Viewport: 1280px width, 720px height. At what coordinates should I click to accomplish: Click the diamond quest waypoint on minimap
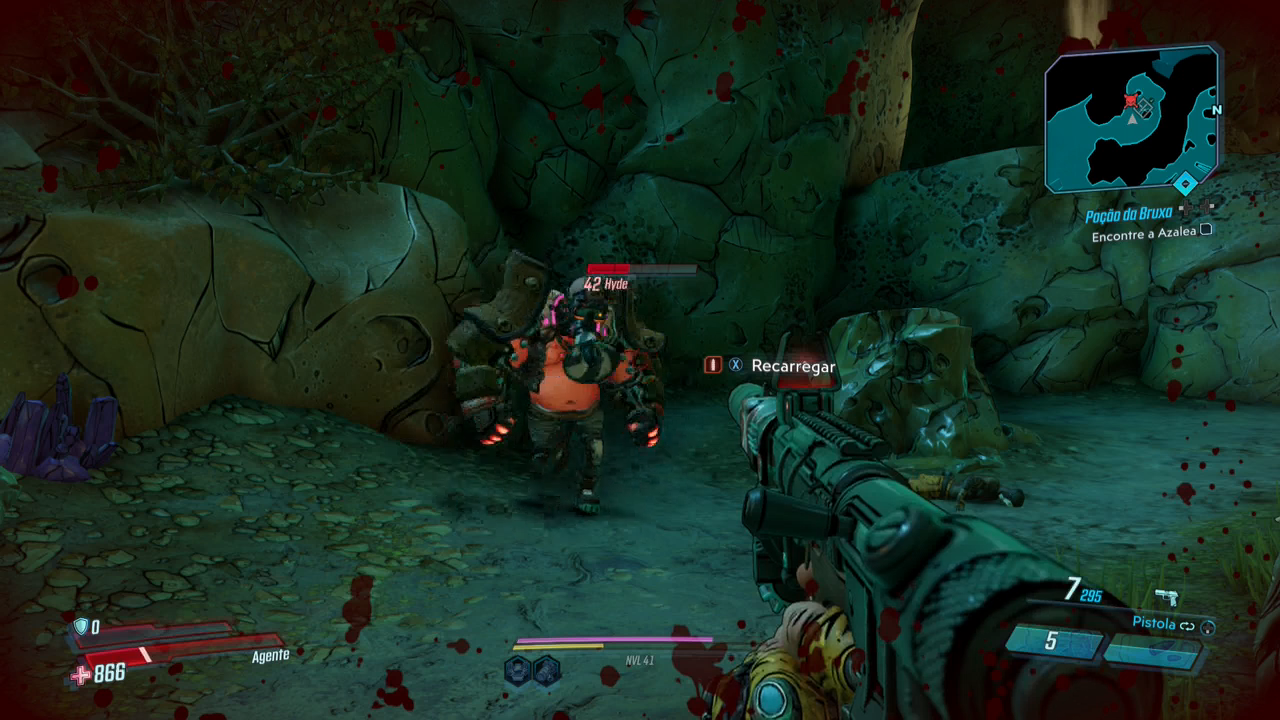[x=1184, y=183]
